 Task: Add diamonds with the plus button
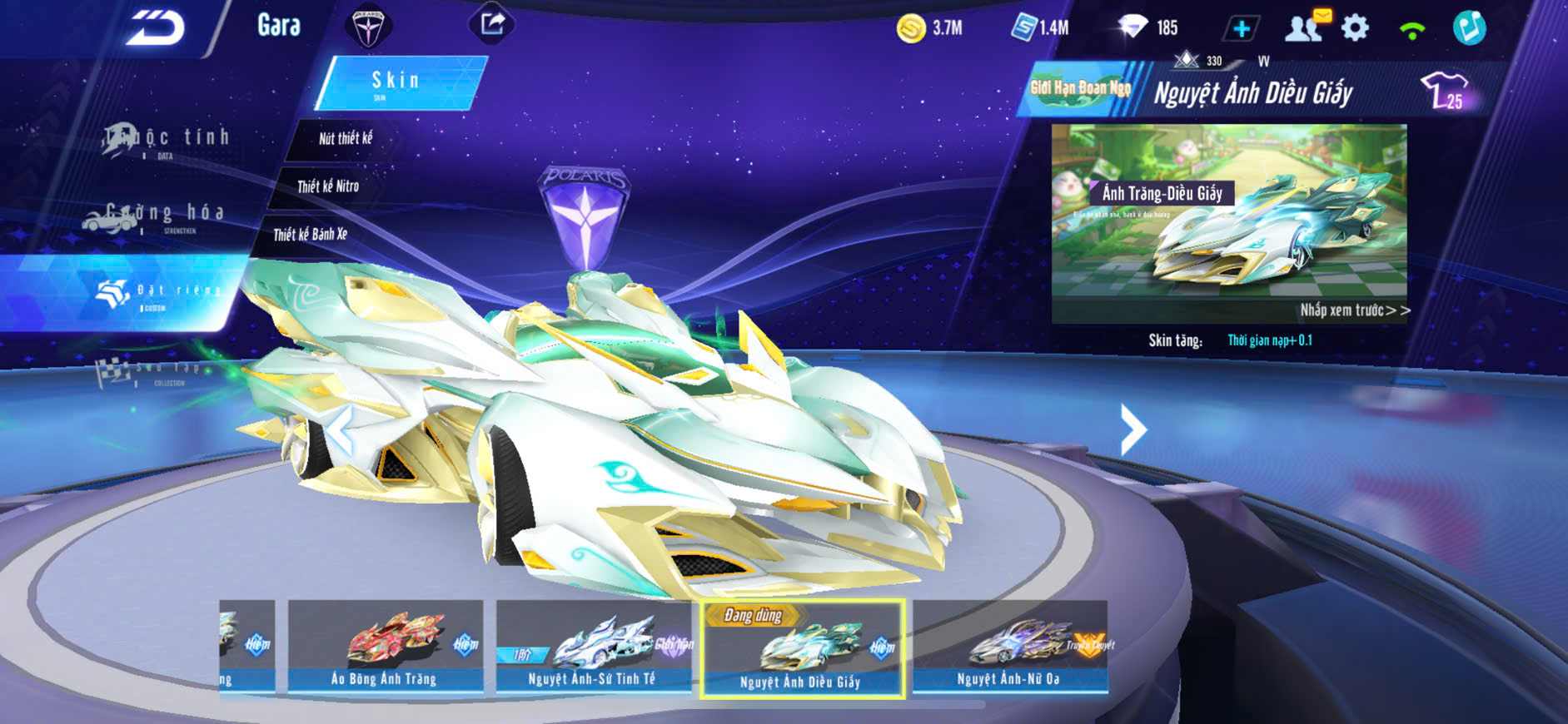point(1241,29)
